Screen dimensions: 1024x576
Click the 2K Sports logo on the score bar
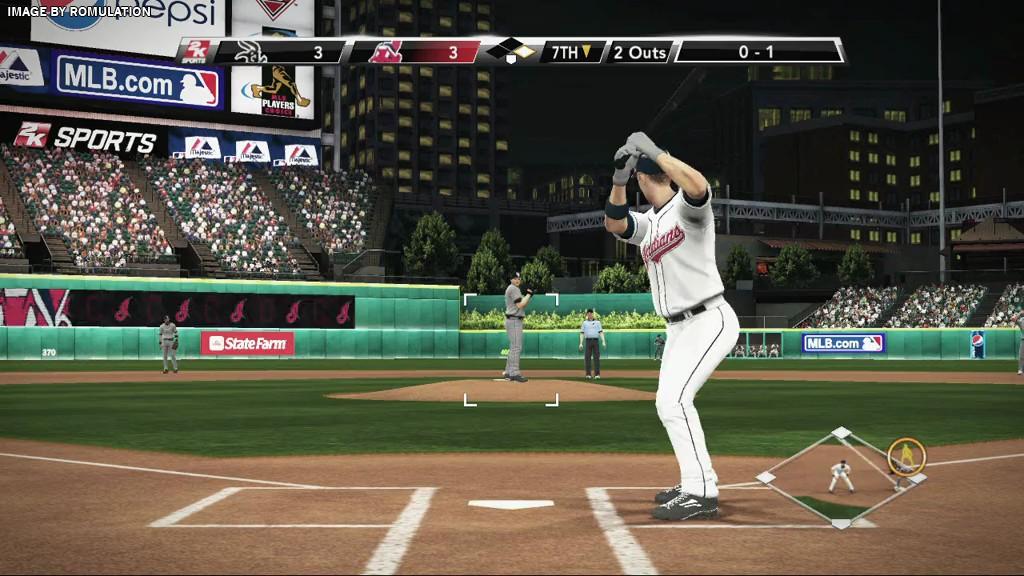tap(196, 52)
